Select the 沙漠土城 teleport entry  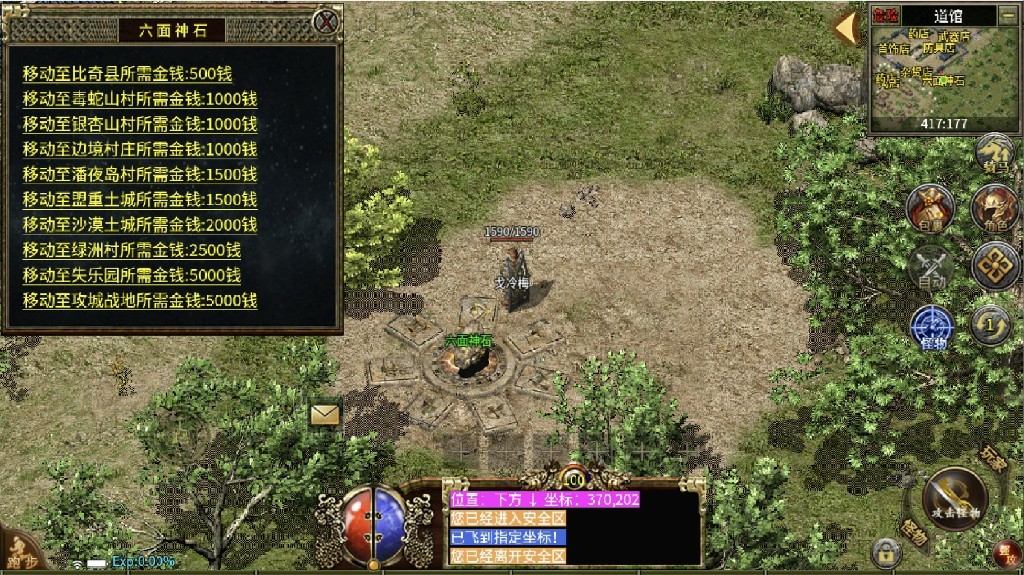[140, 224]
